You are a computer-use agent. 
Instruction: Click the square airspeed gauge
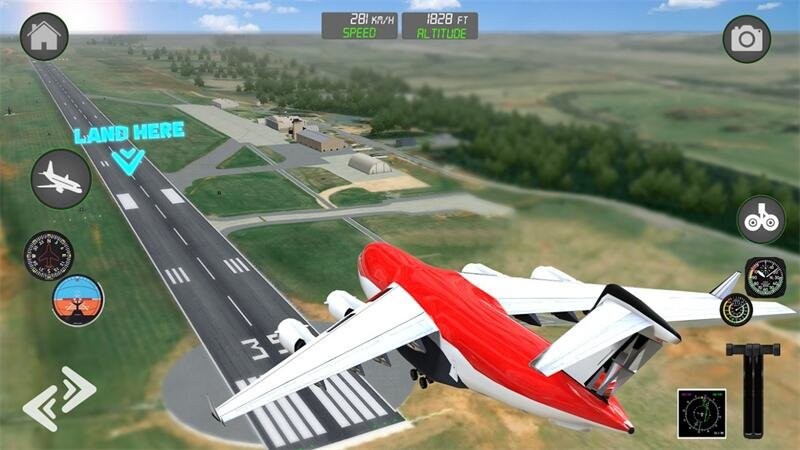point(765,277)
